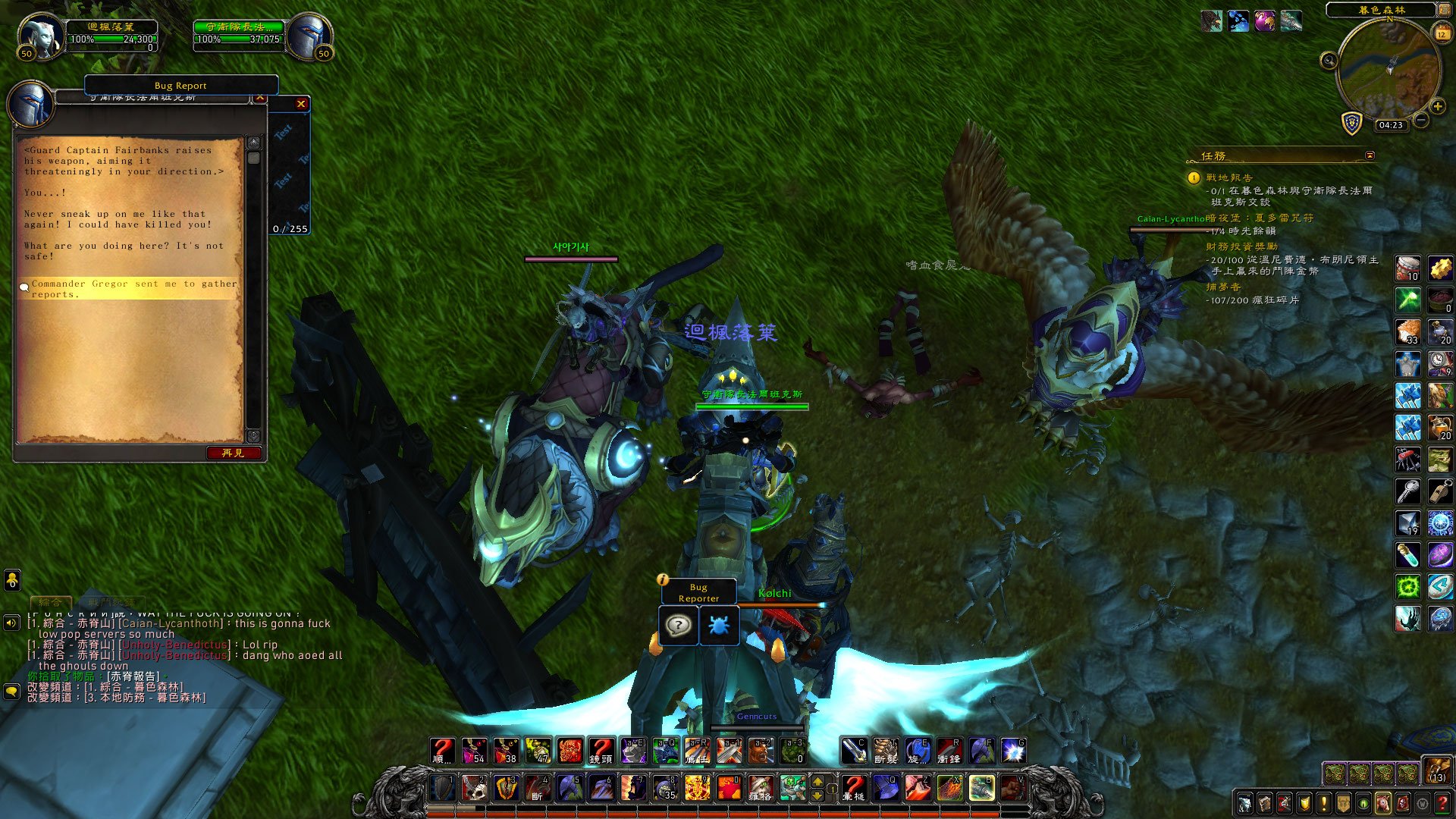This screenshot has height=819, width=1456.
Task: Select the 戰地報告 quest in tracker
Action: pos(1229,177)
